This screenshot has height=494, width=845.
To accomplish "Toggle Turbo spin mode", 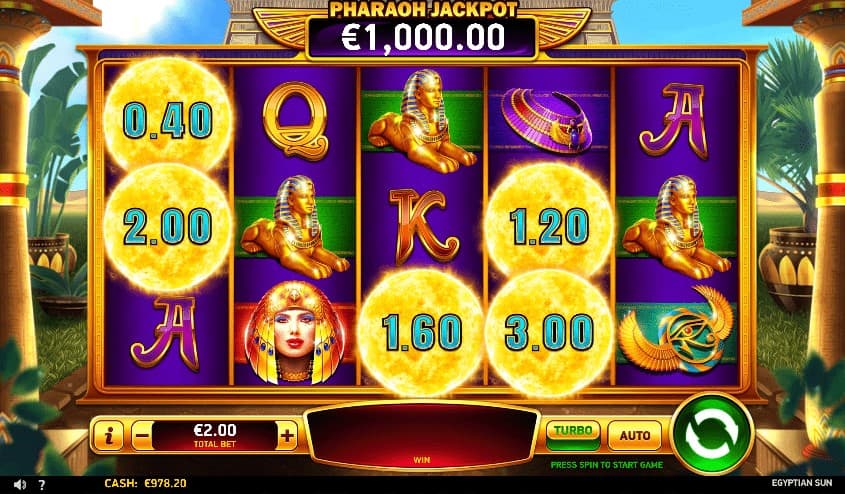I will 573,434.
